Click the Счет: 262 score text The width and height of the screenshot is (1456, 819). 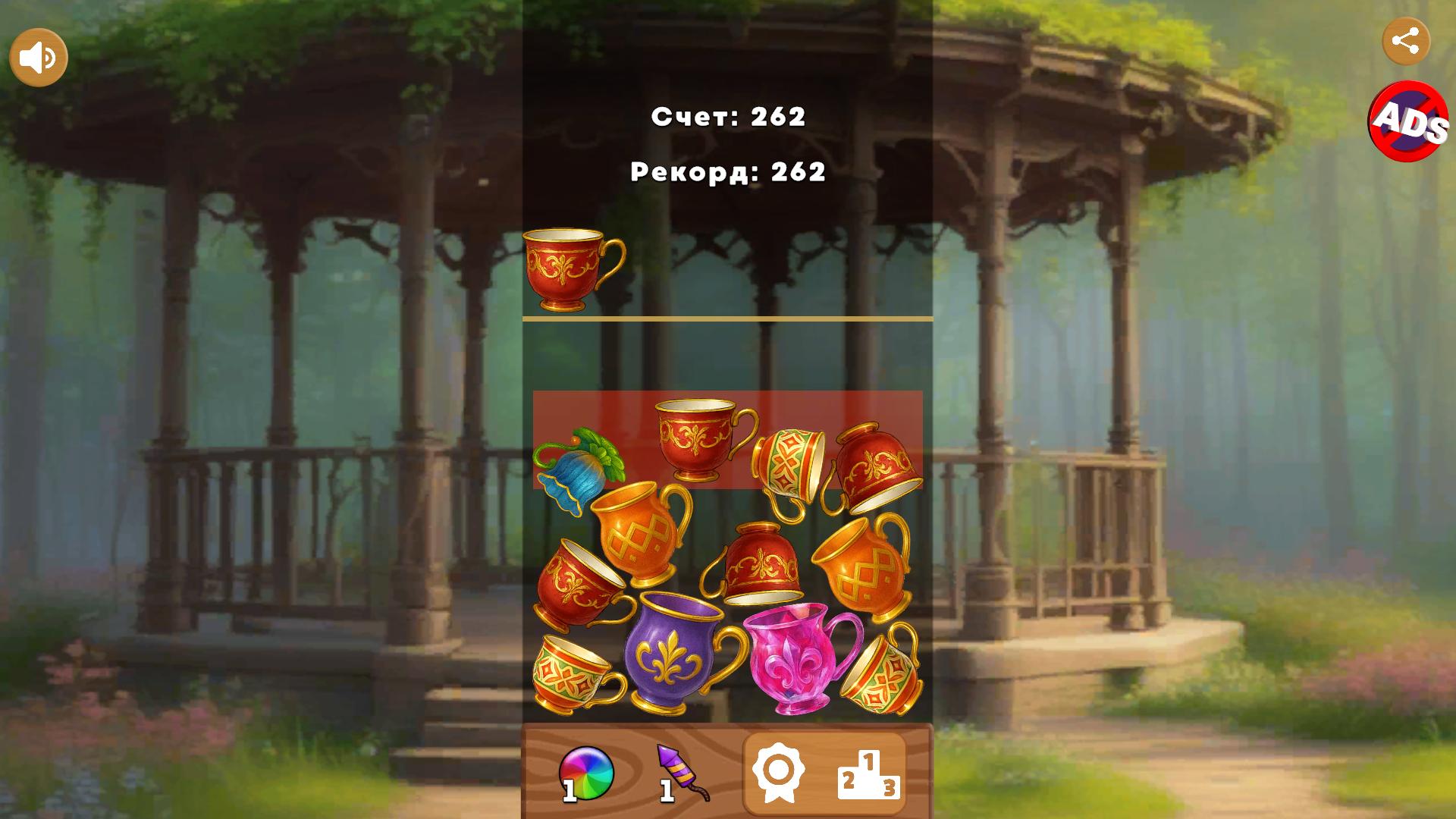pyautogui.click(x=727, y=116)
